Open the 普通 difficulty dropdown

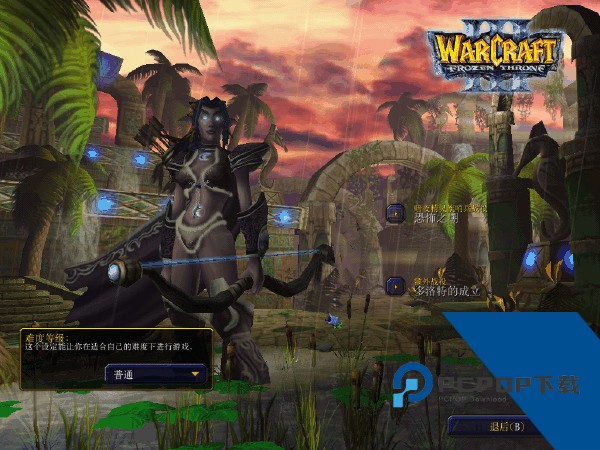157,375
